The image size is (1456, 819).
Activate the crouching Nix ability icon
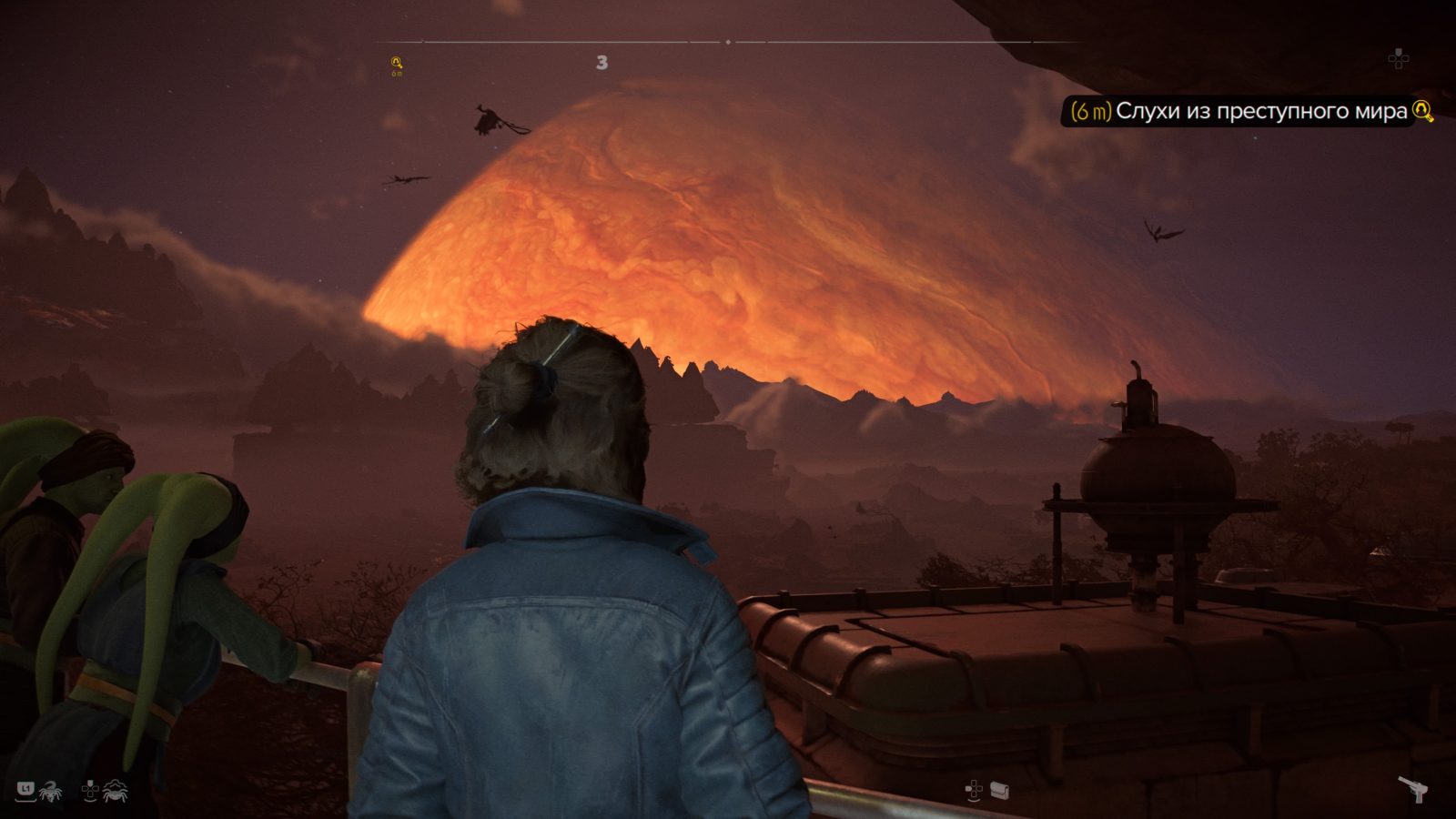tap(116, 792)
